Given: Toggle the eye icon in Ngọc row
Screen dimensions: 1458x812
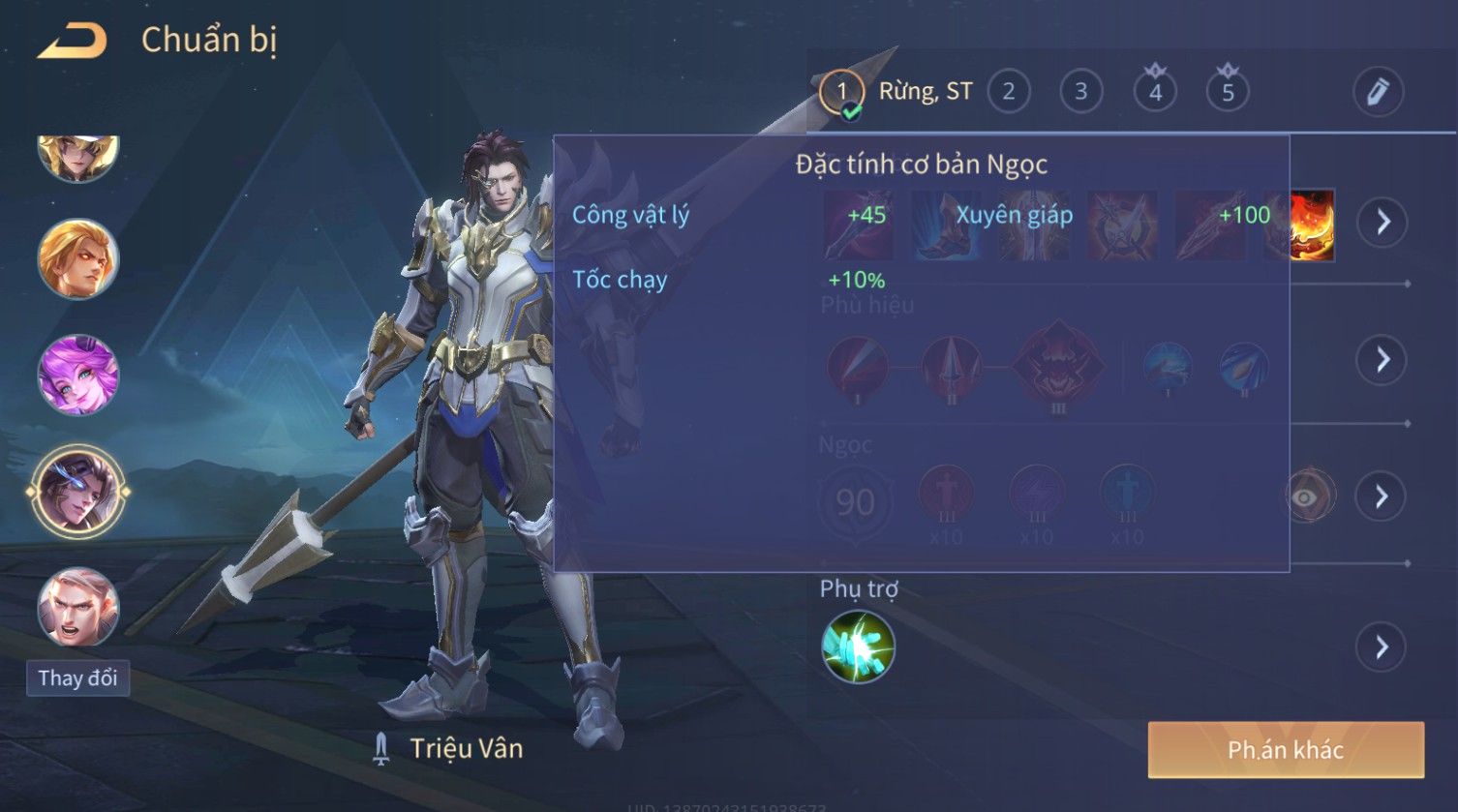Looking at the screenshot, I should [1306, 497].
